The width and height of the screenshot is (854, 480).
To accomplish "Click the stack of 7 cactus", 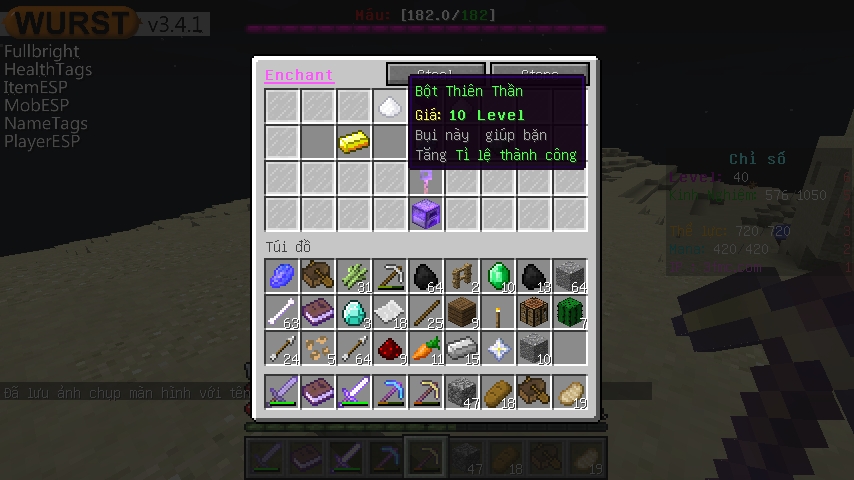I will (x=570, y=312).
